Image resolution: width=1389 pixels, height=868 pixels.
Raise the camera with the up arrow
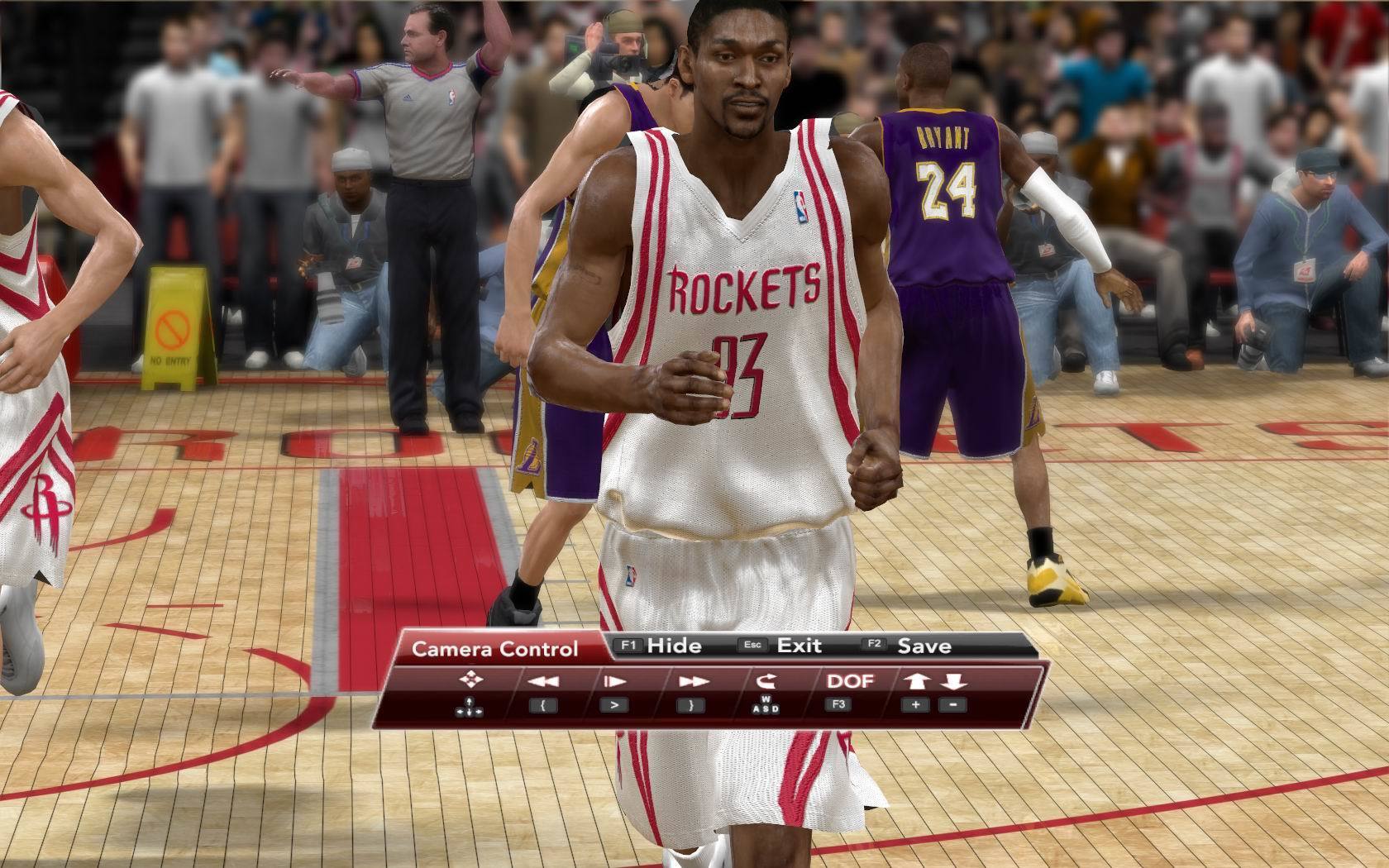917,681
